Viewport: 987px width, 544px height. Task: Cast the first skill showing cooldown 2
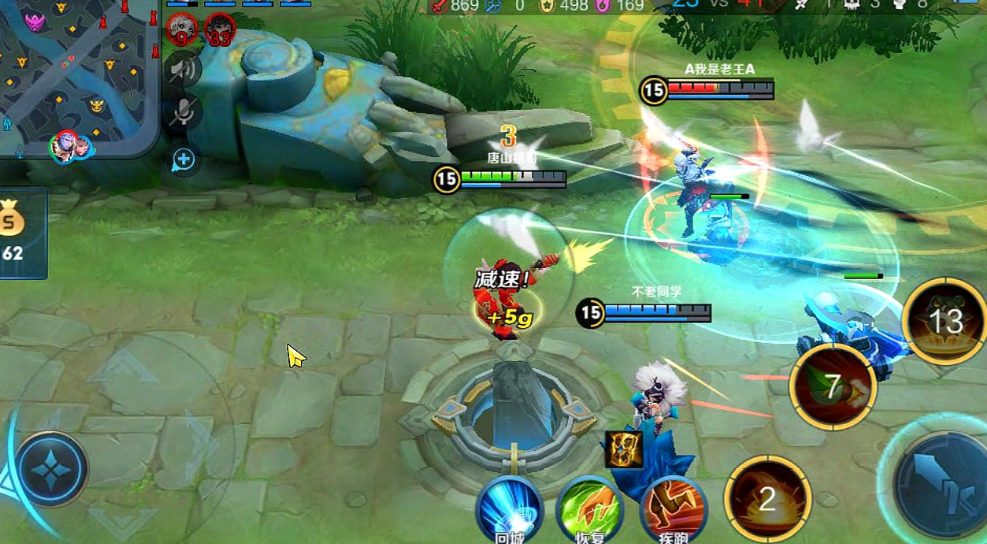coord(767,498)
